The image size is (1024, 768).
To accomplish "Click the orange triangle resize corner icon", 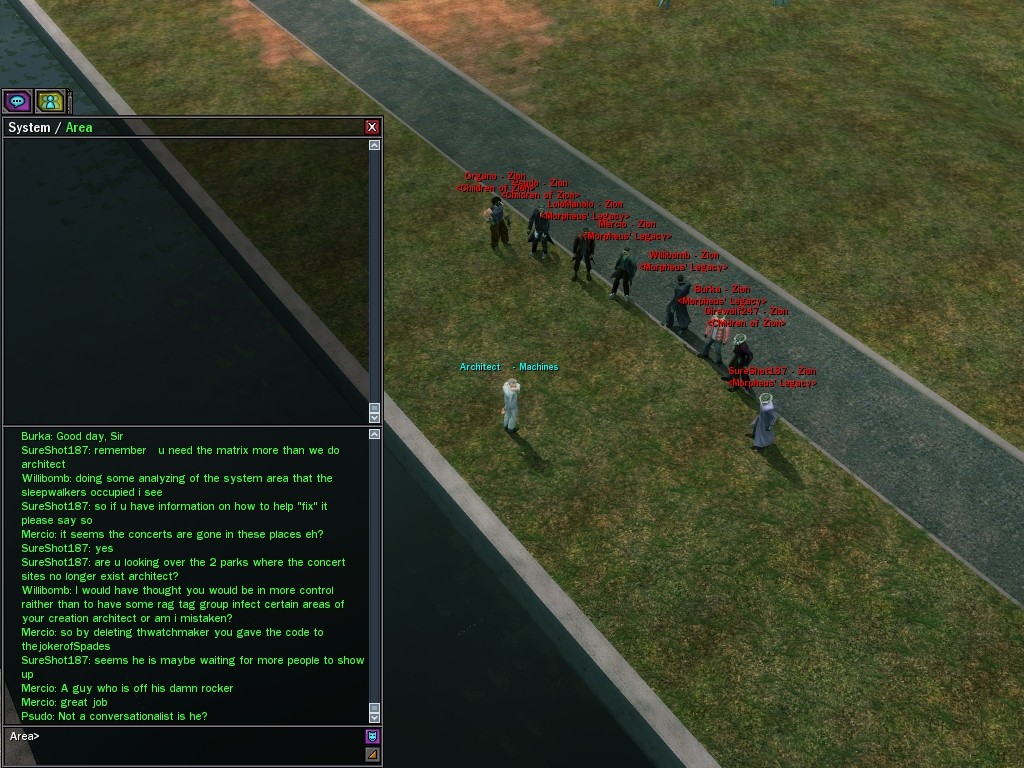I will coord(372,754).
